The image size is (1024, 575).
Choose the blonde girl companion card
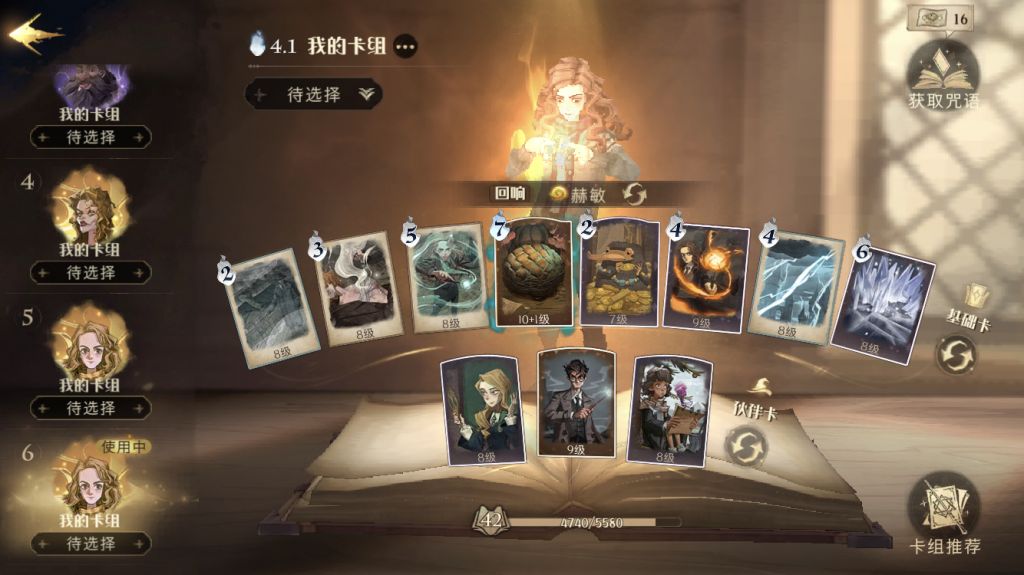click(x=483, y=410)
